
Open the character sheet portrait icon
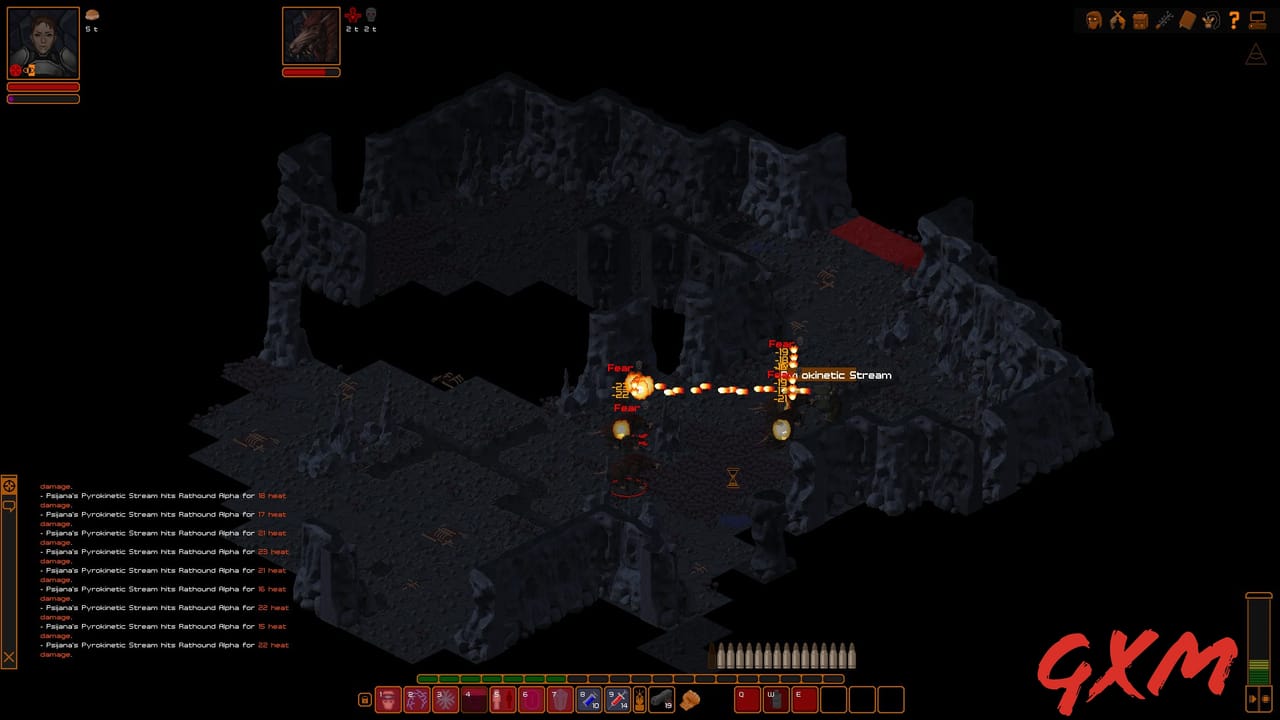pyautogui.click(x=1094, y=18)
